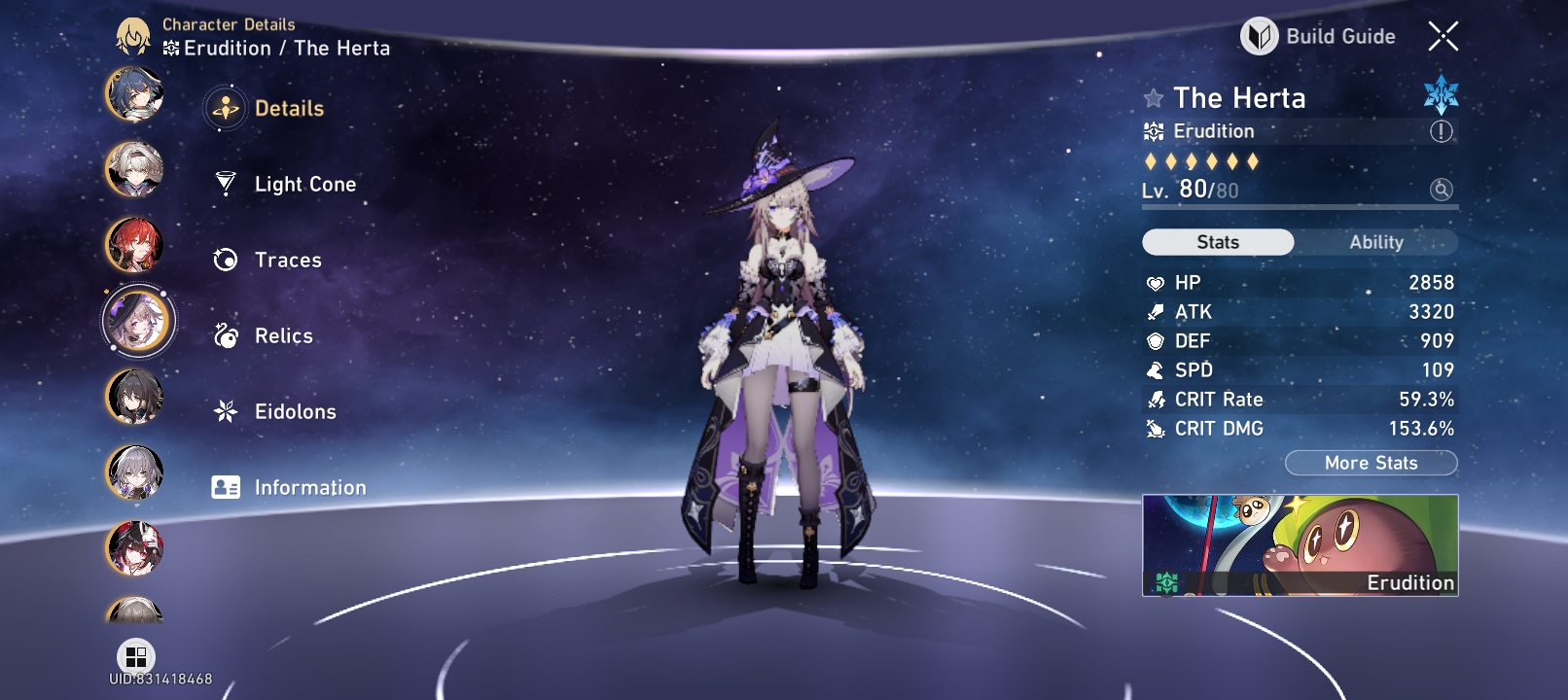Viewport: 1568px width, 700px height.
Task: Click the Erudition path icon
Action: pos(1153,130)
